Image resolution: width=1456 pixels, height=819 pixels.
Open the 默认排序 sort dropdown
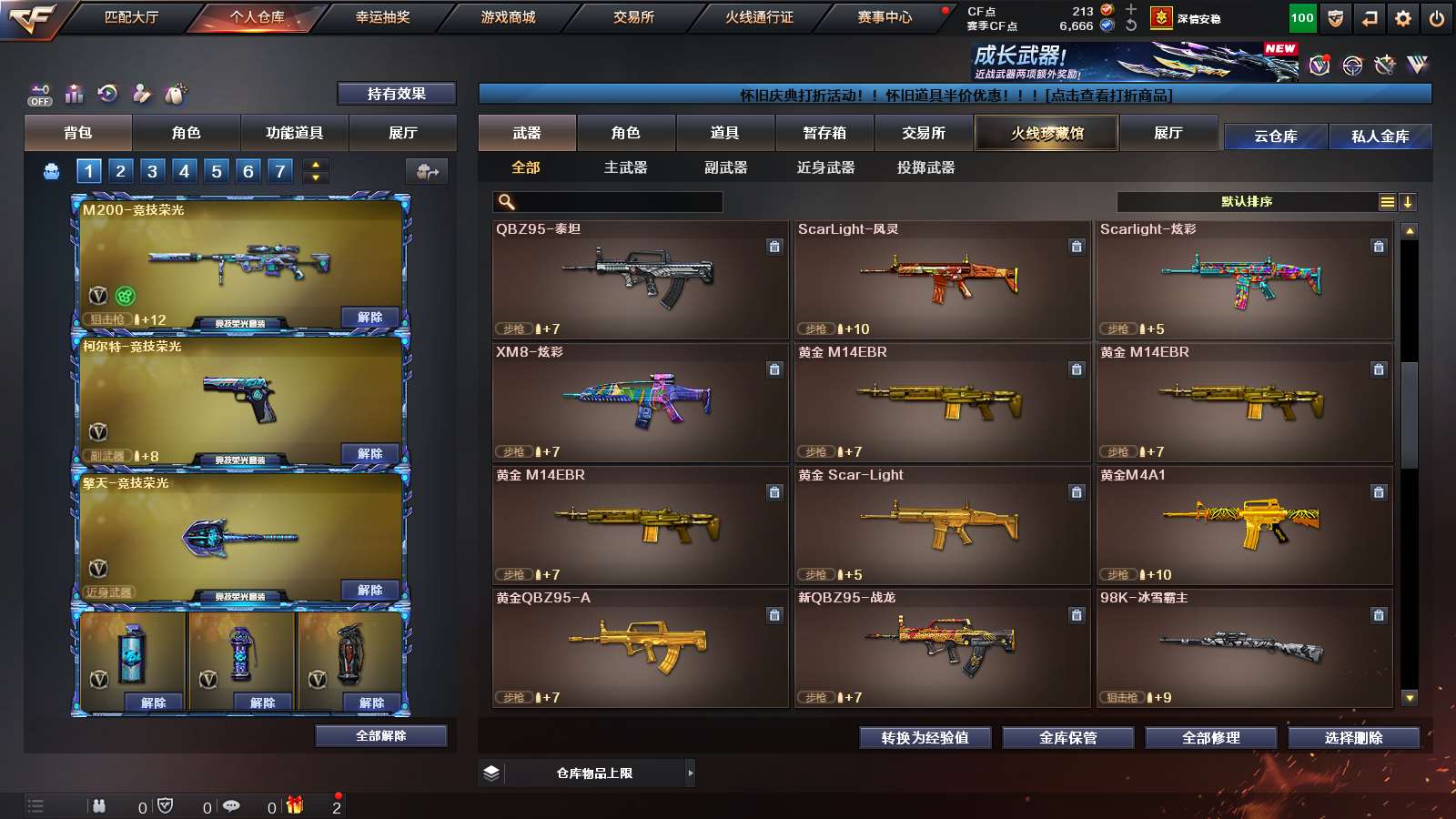pyautogui.click(x=1247, y=202)
